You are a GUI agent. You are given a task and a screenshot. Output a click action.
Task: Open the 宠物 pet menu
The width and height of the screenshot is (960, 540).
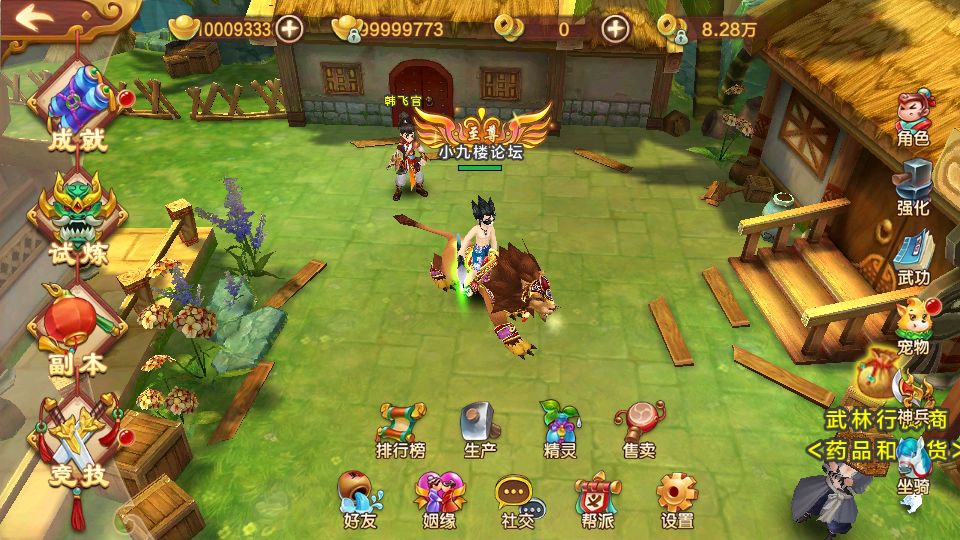click(x=913, y=326)
